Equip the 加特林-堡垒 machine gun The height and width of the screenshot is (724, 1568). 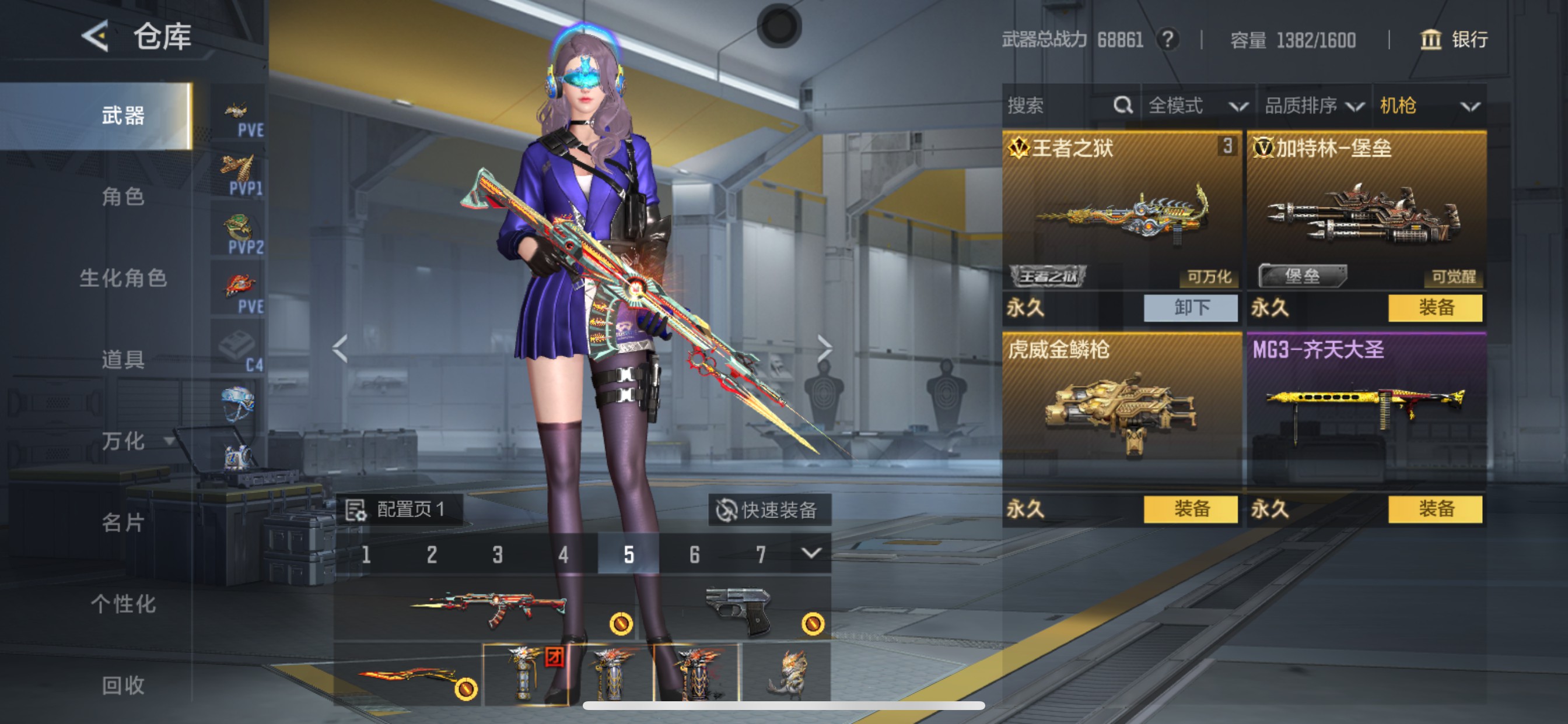[1434, 308]
